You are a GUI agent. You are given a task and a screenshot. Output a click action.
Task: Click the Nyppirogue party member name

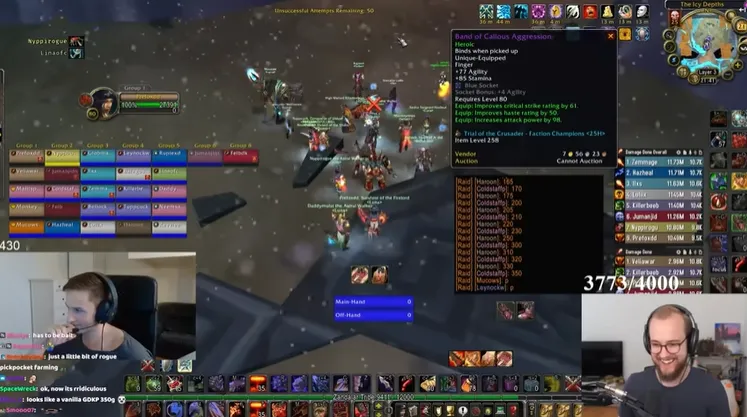click(x=47, y=41)
